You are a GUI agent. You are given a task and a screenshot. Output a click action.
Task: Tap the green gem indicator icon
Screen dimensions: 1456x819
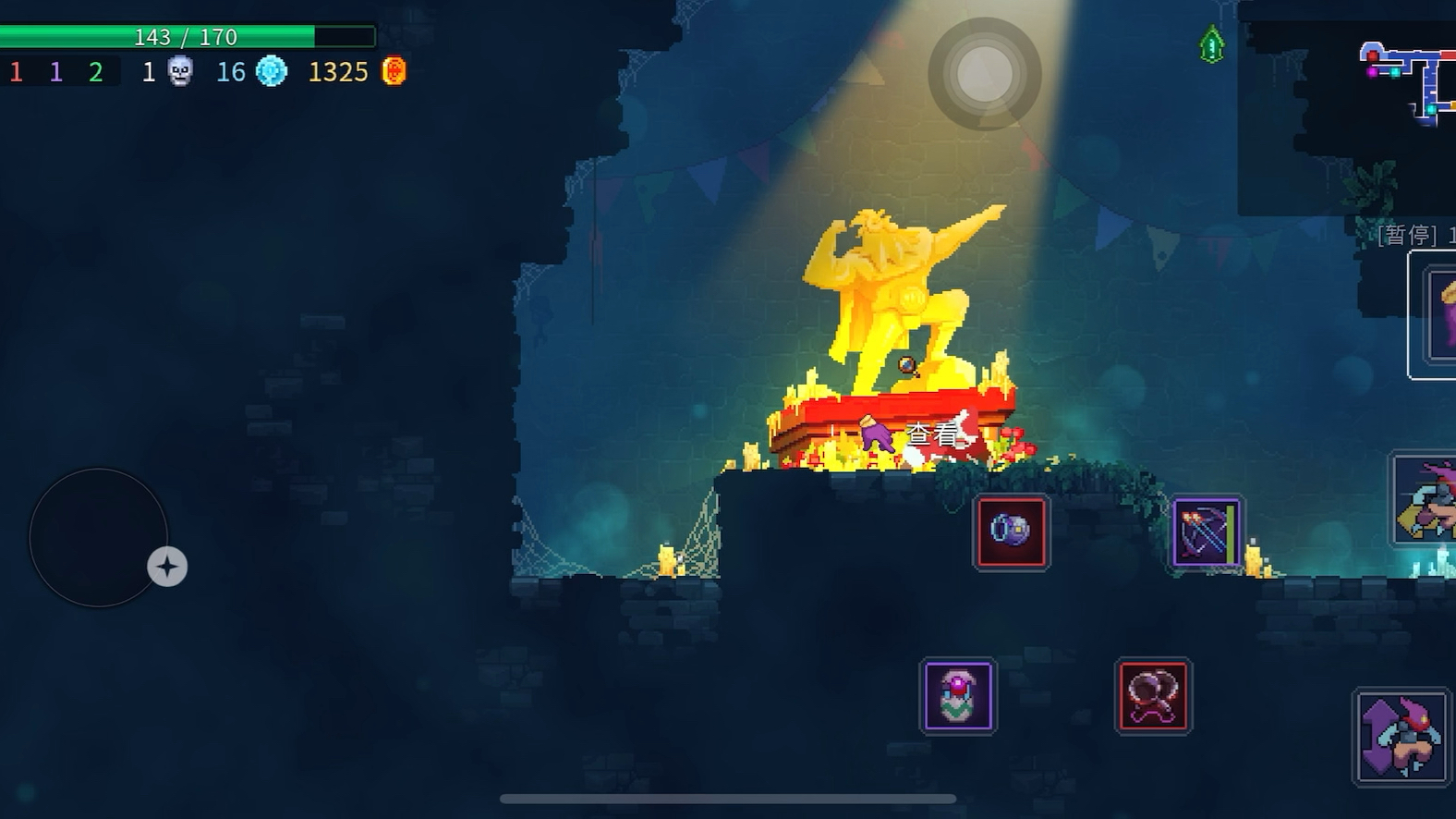click(1211, 44)
